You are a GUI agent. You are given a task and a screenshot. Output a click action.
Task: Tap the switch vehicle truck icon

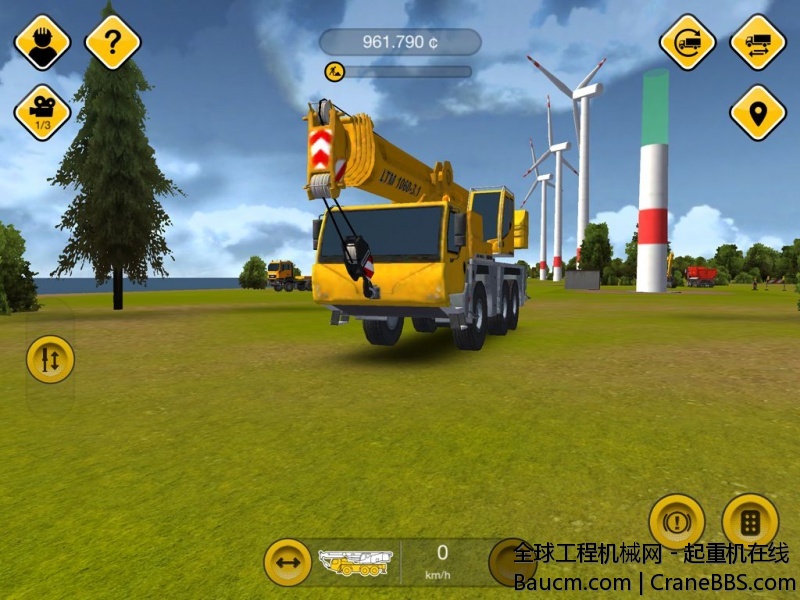pyautogui.click(x=758, y=41)
